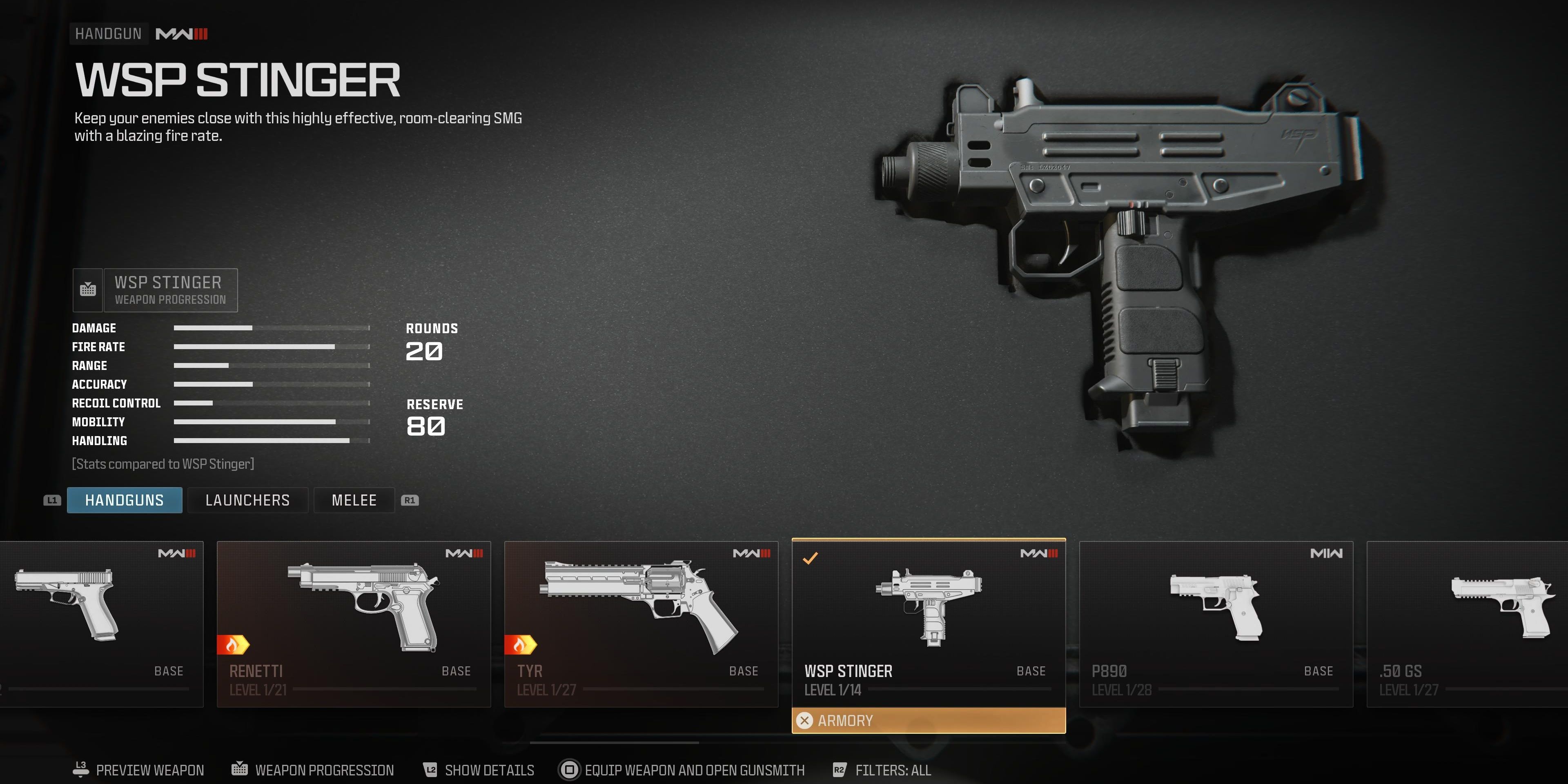Viewport: 1568px width, 784px height.
Task: Open the MELEE tab
Action: (x=354, y=500)
